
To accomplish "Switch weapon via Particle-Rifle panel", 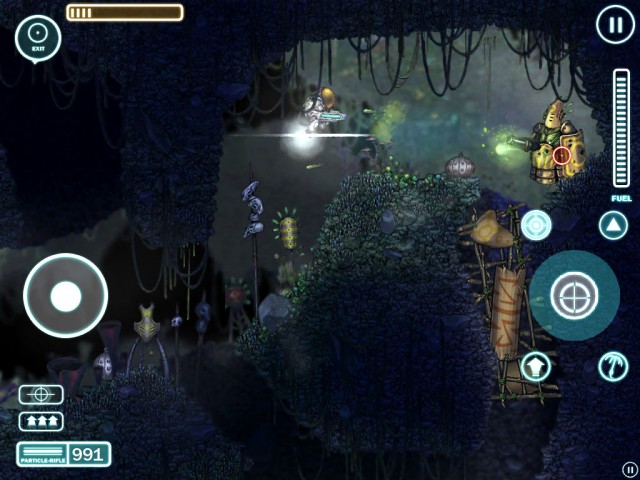I will point(63,454).
